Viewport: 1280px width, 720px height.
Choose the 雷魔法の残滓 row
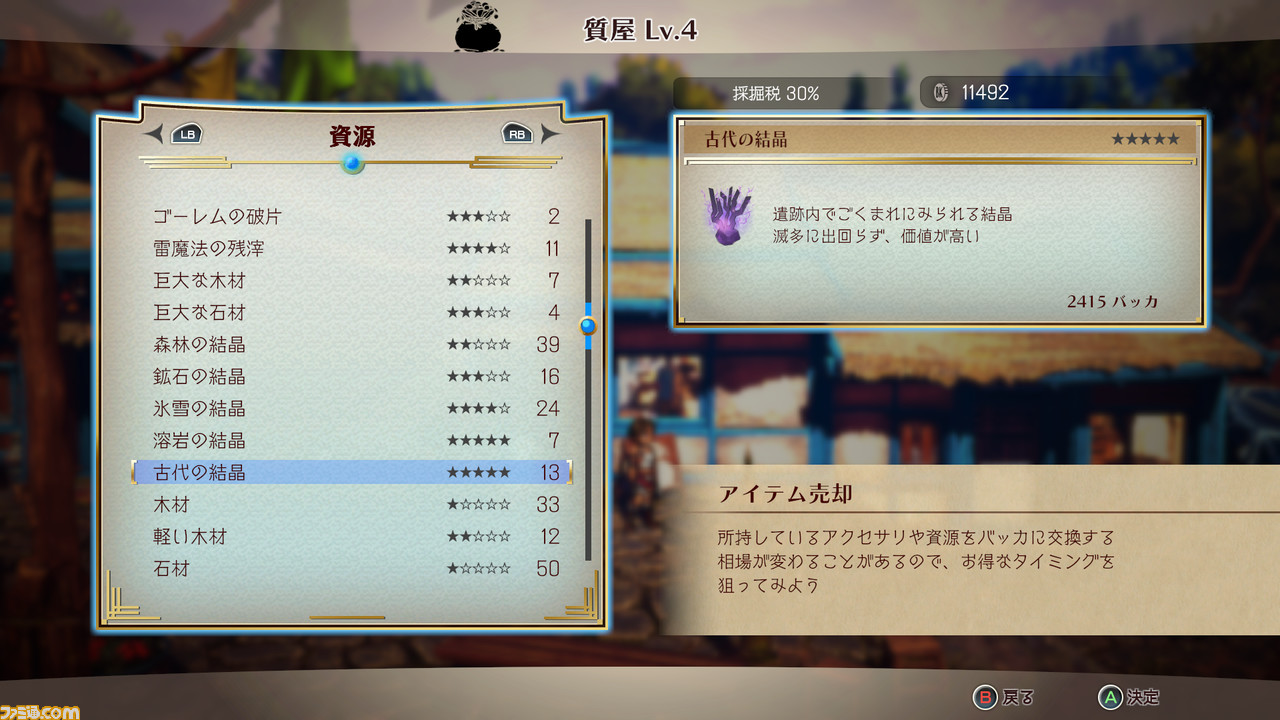(350, 248)
